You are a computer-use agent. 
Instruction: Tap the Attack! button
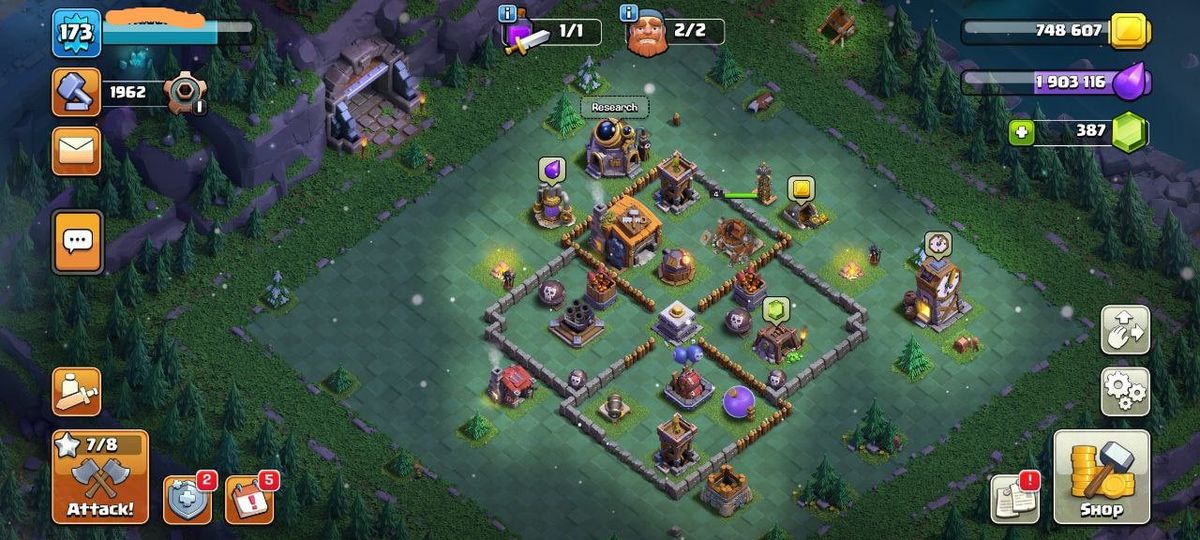(100, 478)
